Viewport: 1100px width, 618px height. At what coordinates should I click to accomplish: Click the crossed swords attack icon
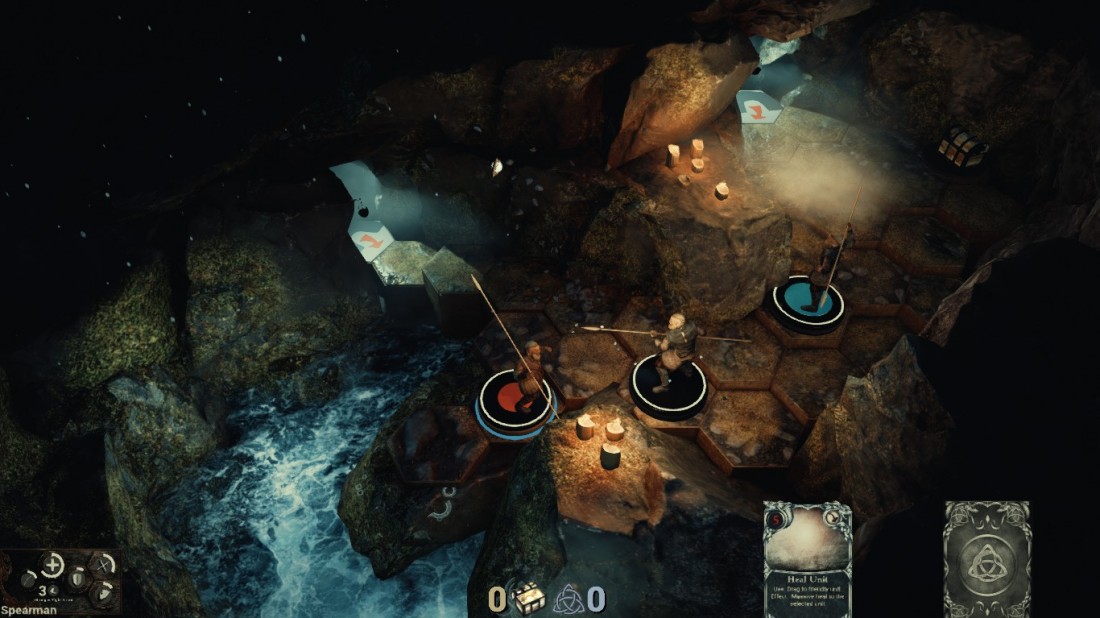pyautogui.click(x=102, y=564)
